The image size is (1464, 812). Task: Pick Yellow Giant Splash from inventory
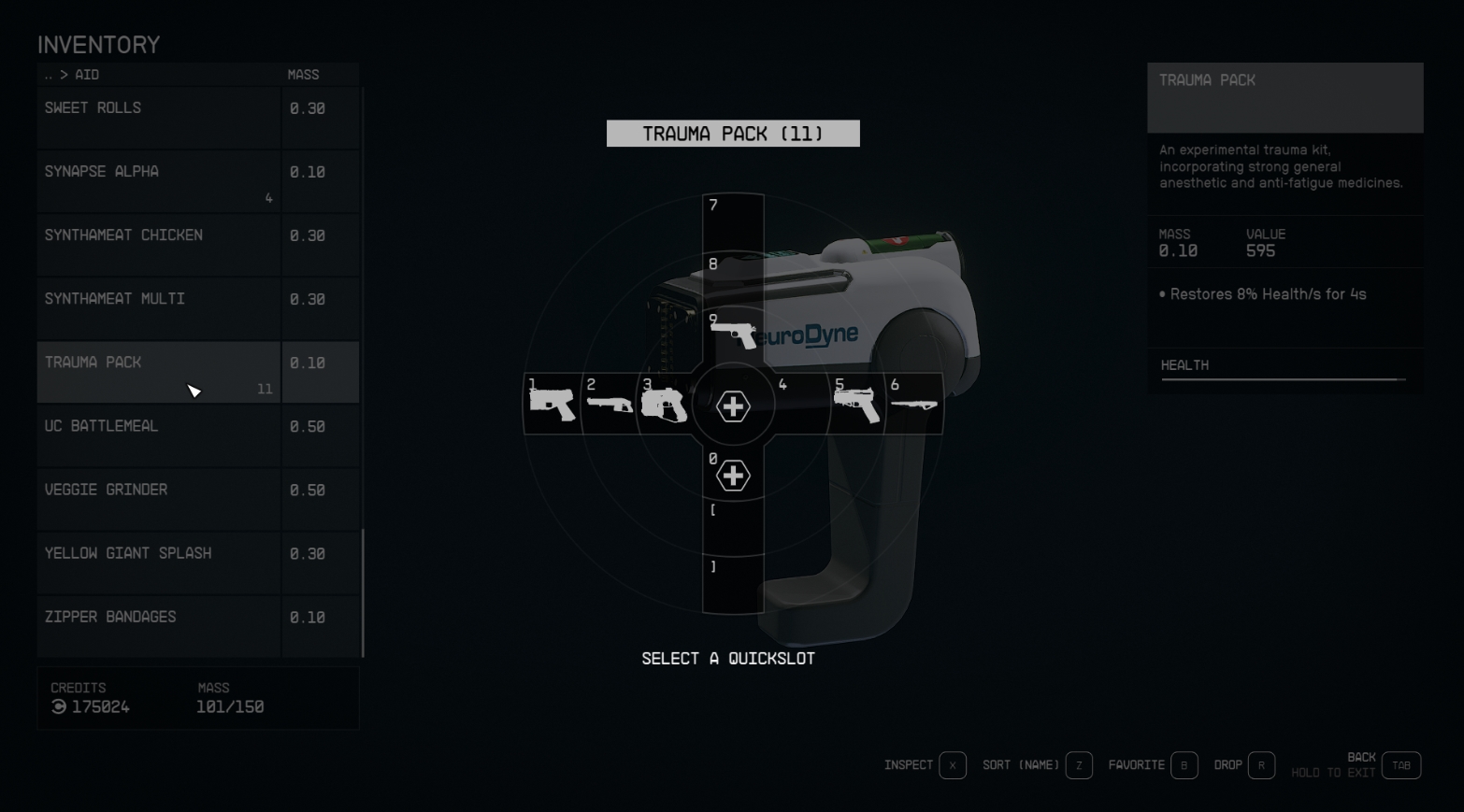[x=159, y=562]
